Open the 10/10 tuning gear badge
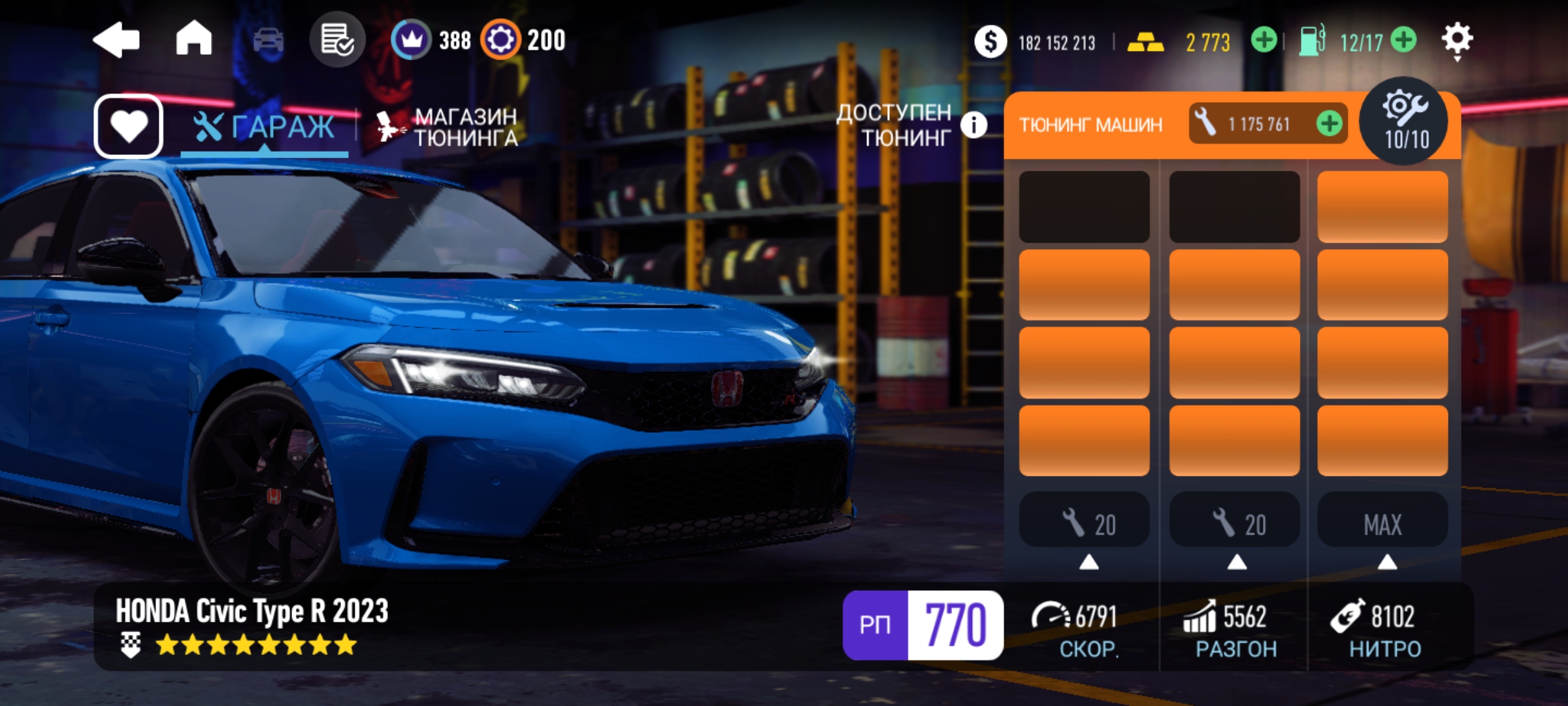This screenshot has height=706, width=1568. click(1405, 122)
